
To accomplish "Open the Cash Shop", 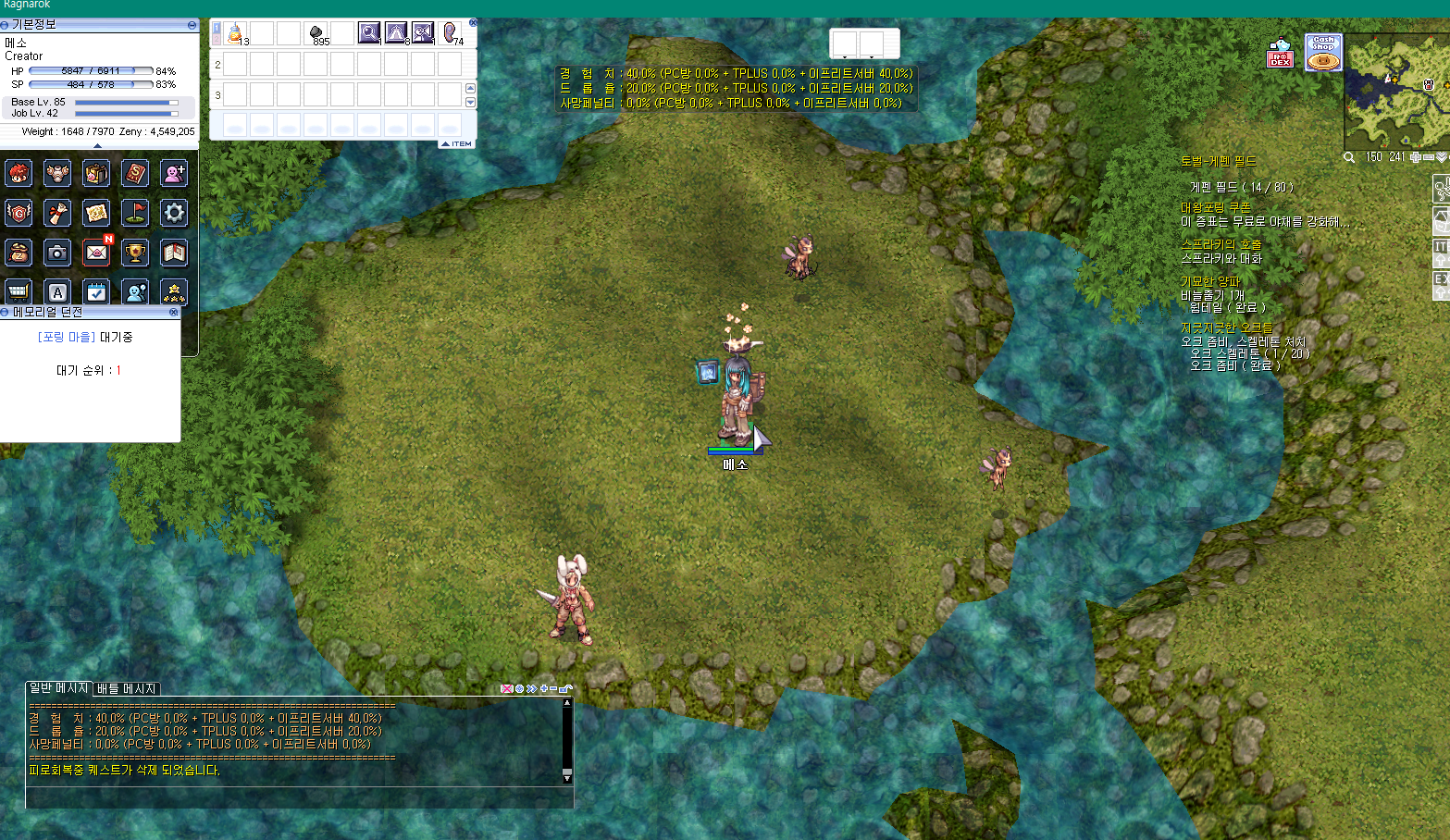I will (1323, 53).
